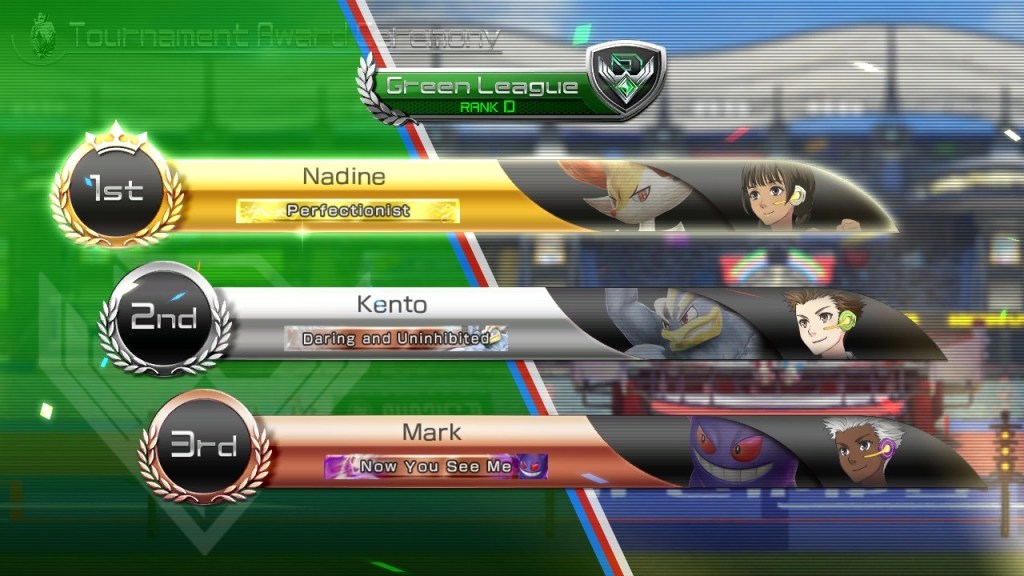Click the bronze 3rd place medal
The image size is (1024, 576).
(201, 446)
